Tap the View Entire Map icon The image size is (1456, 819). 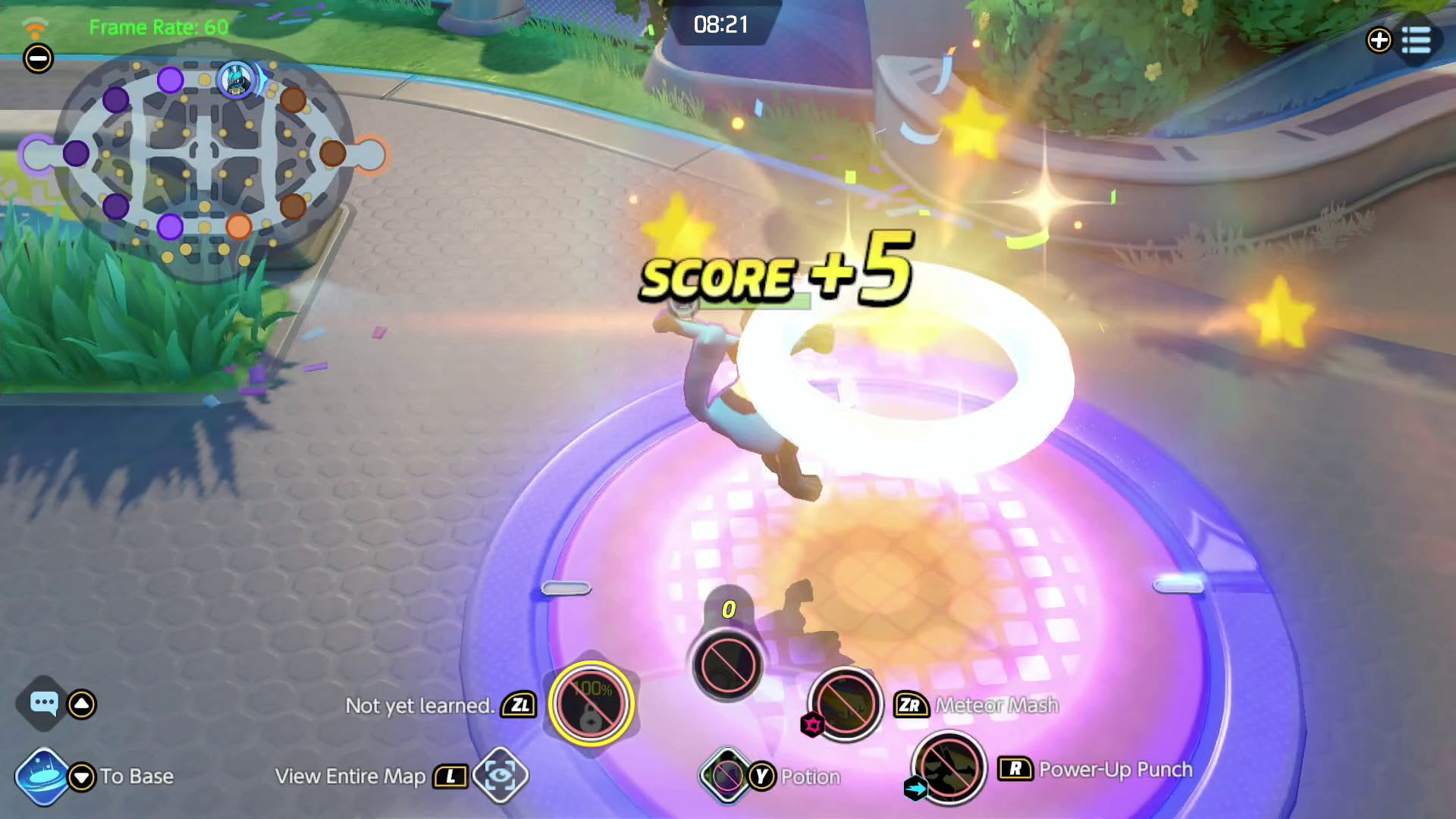pyautogui.click(x=500, y=776)
